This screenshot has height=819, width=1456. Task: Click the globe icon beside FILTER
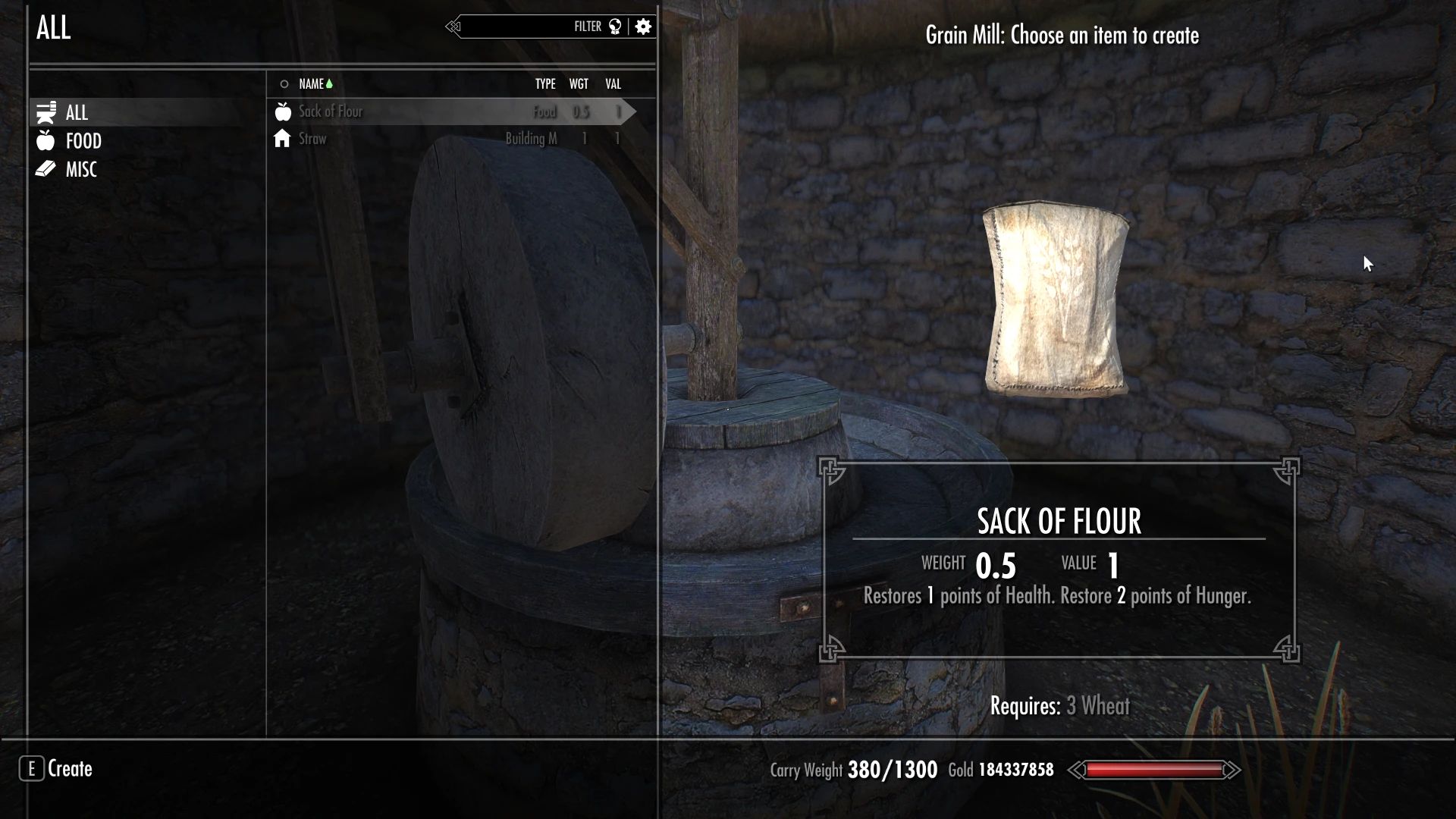[x=614, y=27]
